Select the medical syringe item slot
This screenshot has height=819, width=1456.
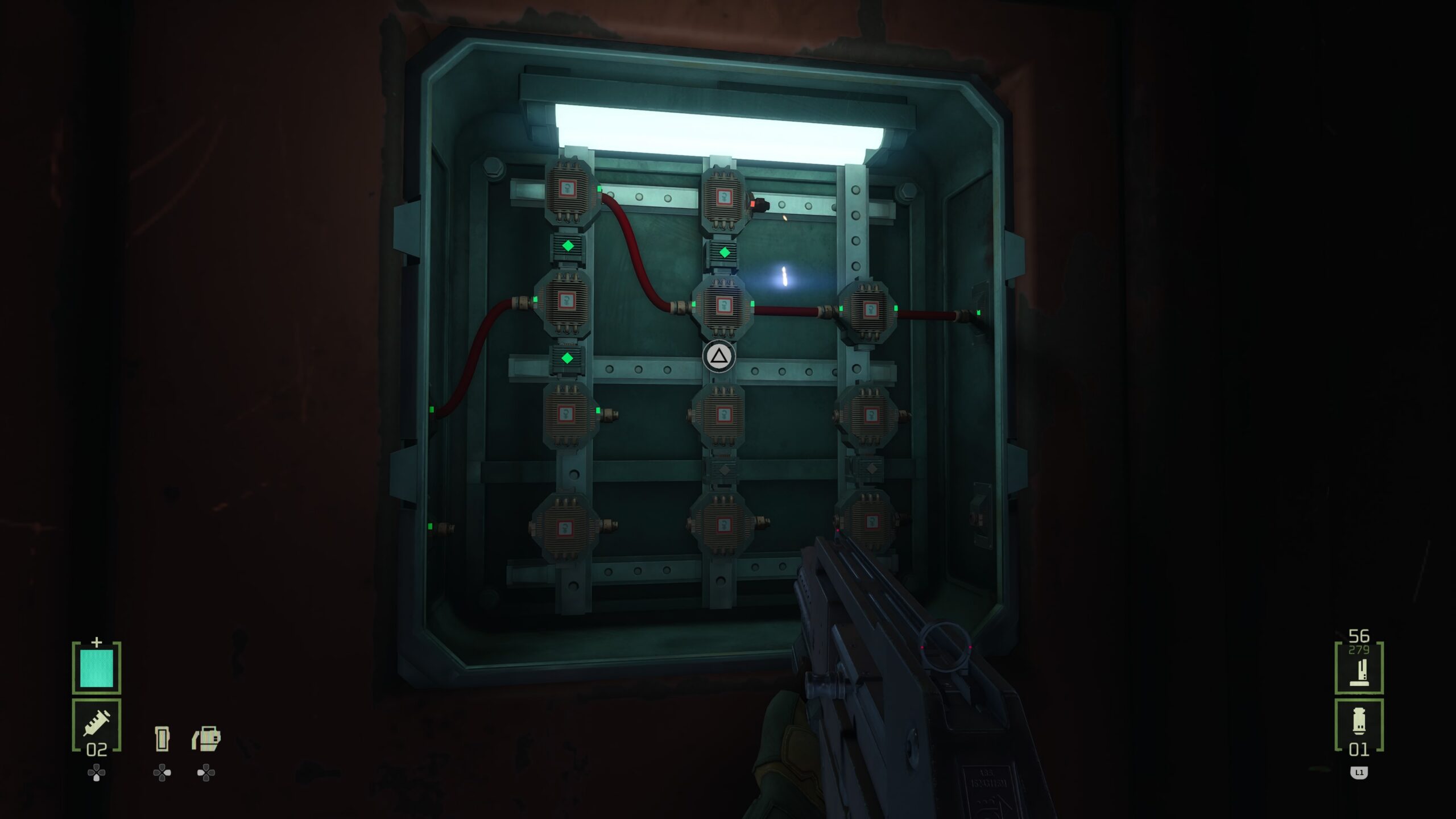point(97,725)
